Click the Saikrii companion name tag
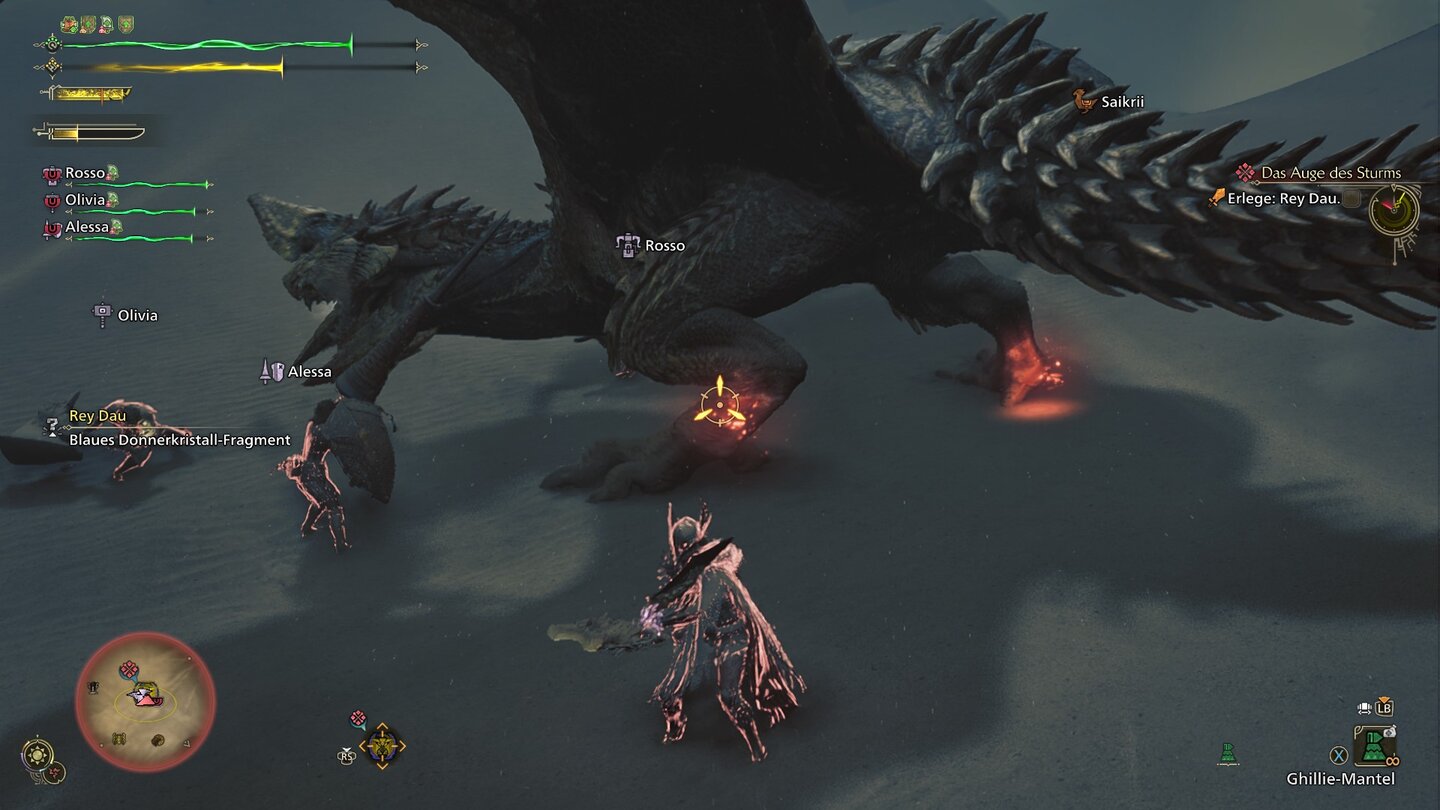 (1121, 101)
